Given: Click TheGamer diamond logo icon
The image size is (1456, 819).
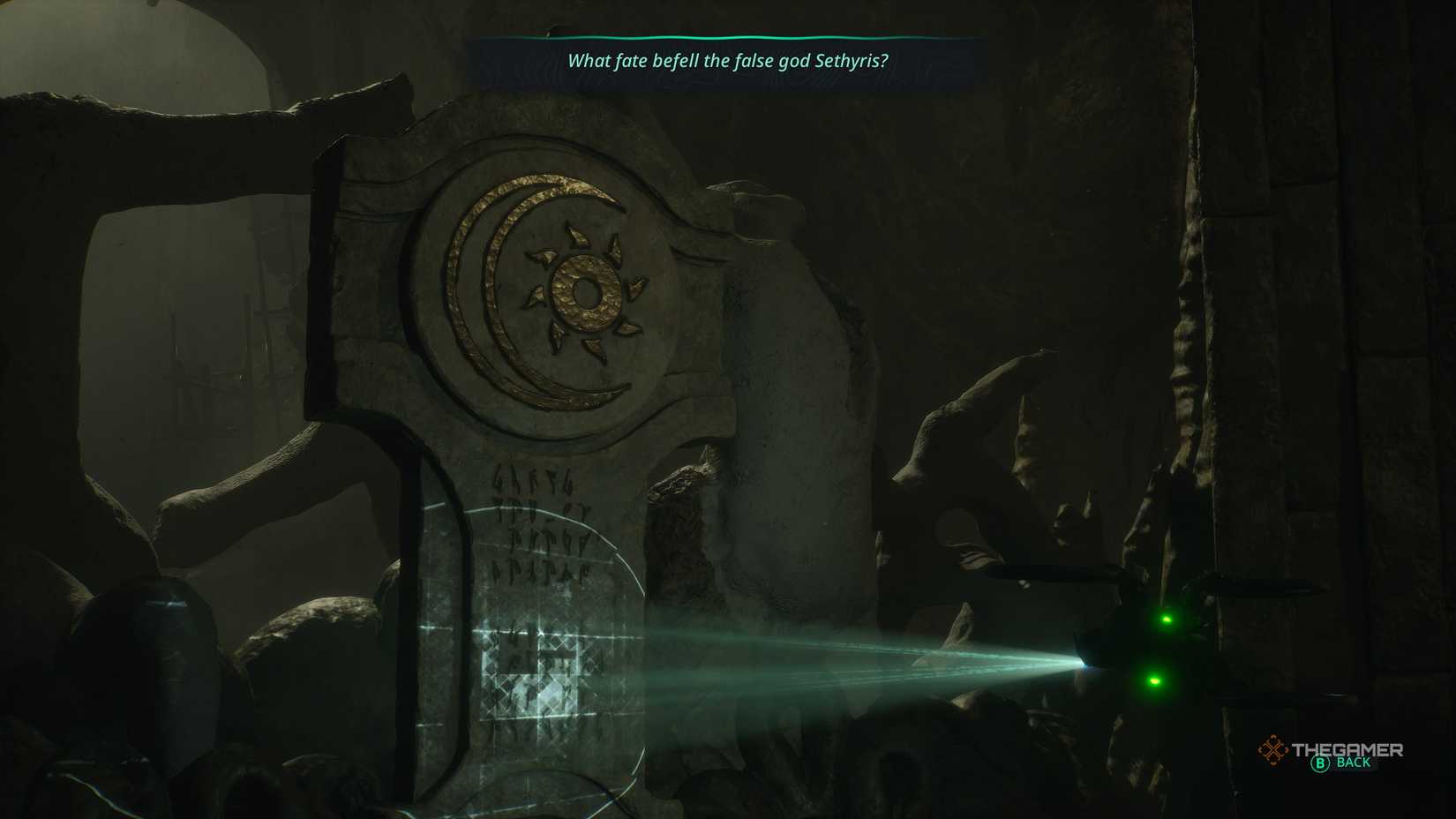Looking at the screenshot, I should (1272, 749).
